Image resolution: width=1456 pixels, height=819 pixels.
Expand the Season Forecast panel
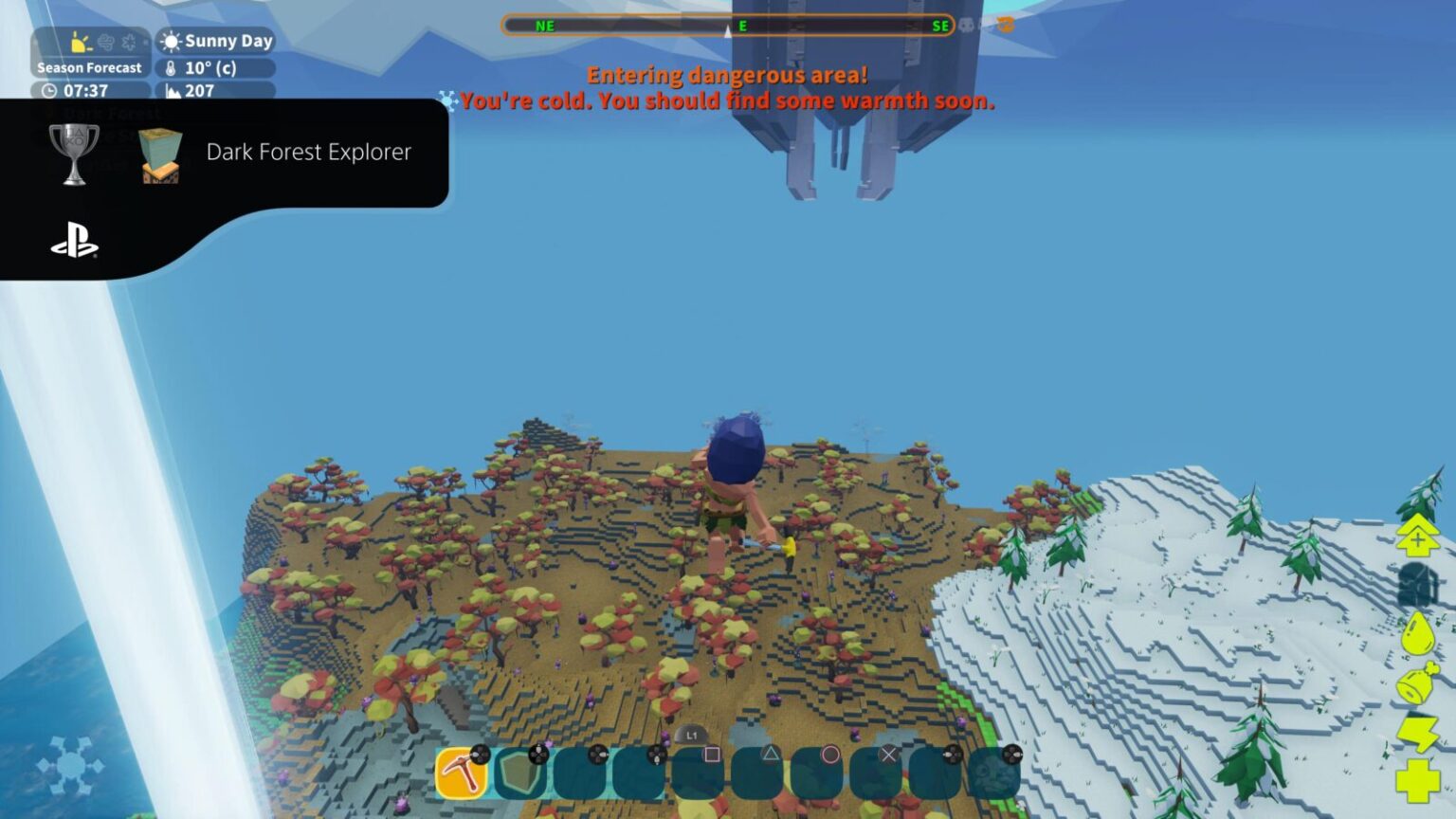point(90,67)
